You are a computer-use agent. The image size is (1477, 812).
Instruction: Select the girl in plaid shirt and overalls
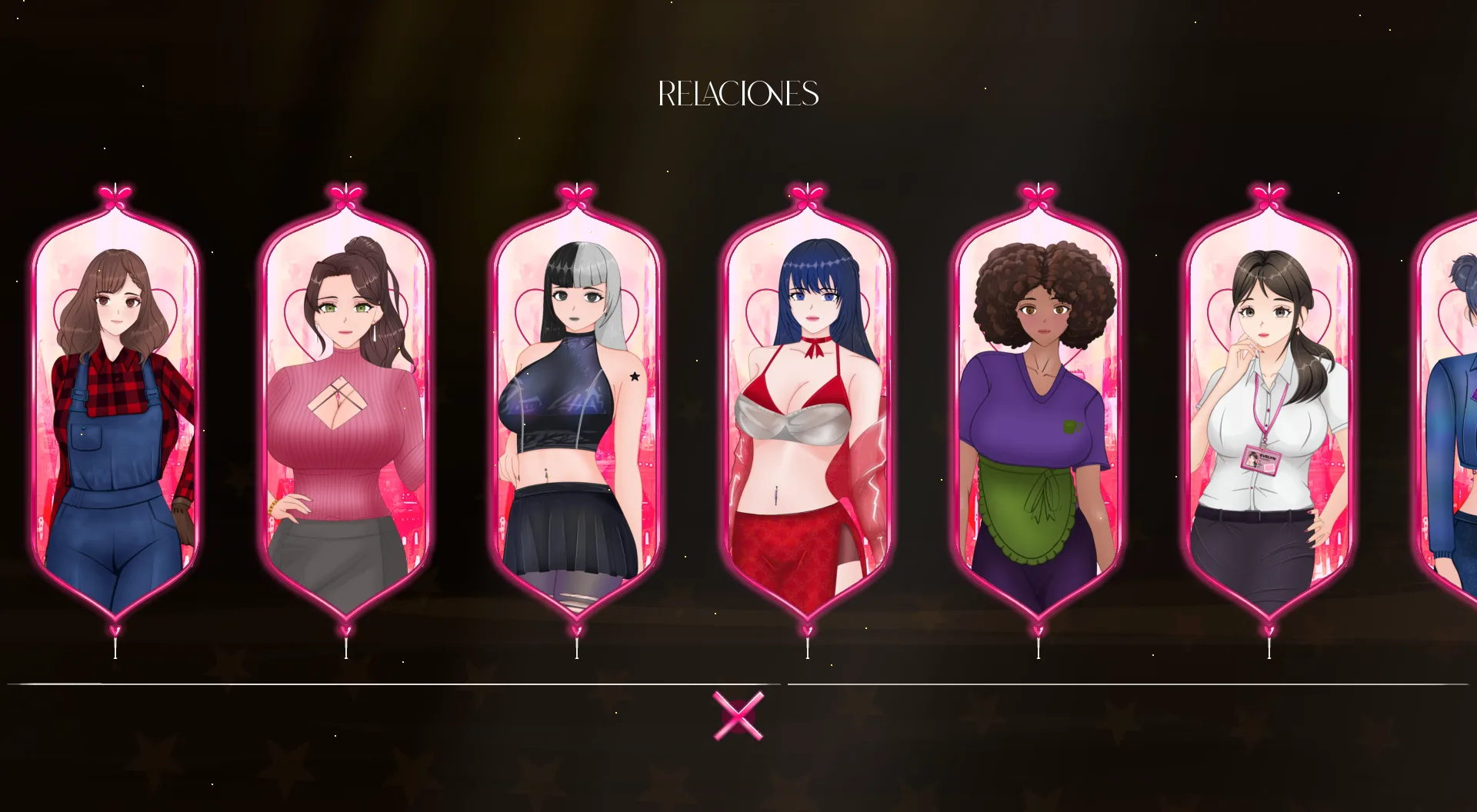pos(115,408)
